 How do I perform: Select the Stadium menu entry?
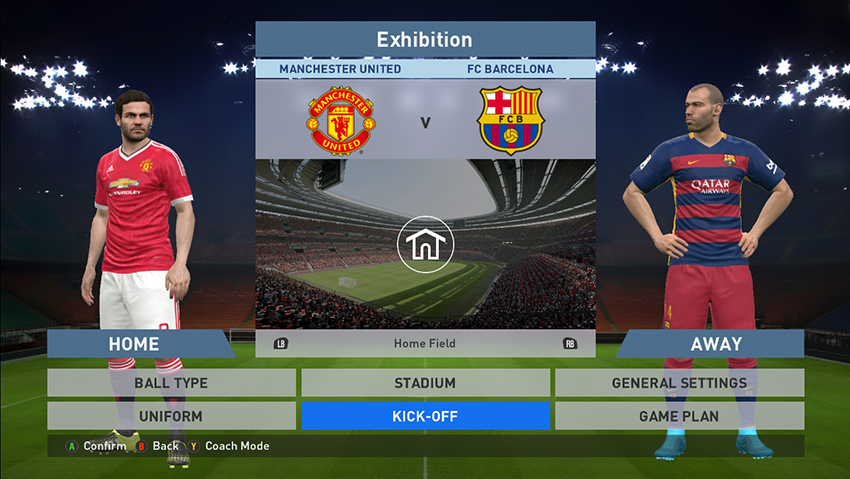pyautogui.click(x=425, y=383)
